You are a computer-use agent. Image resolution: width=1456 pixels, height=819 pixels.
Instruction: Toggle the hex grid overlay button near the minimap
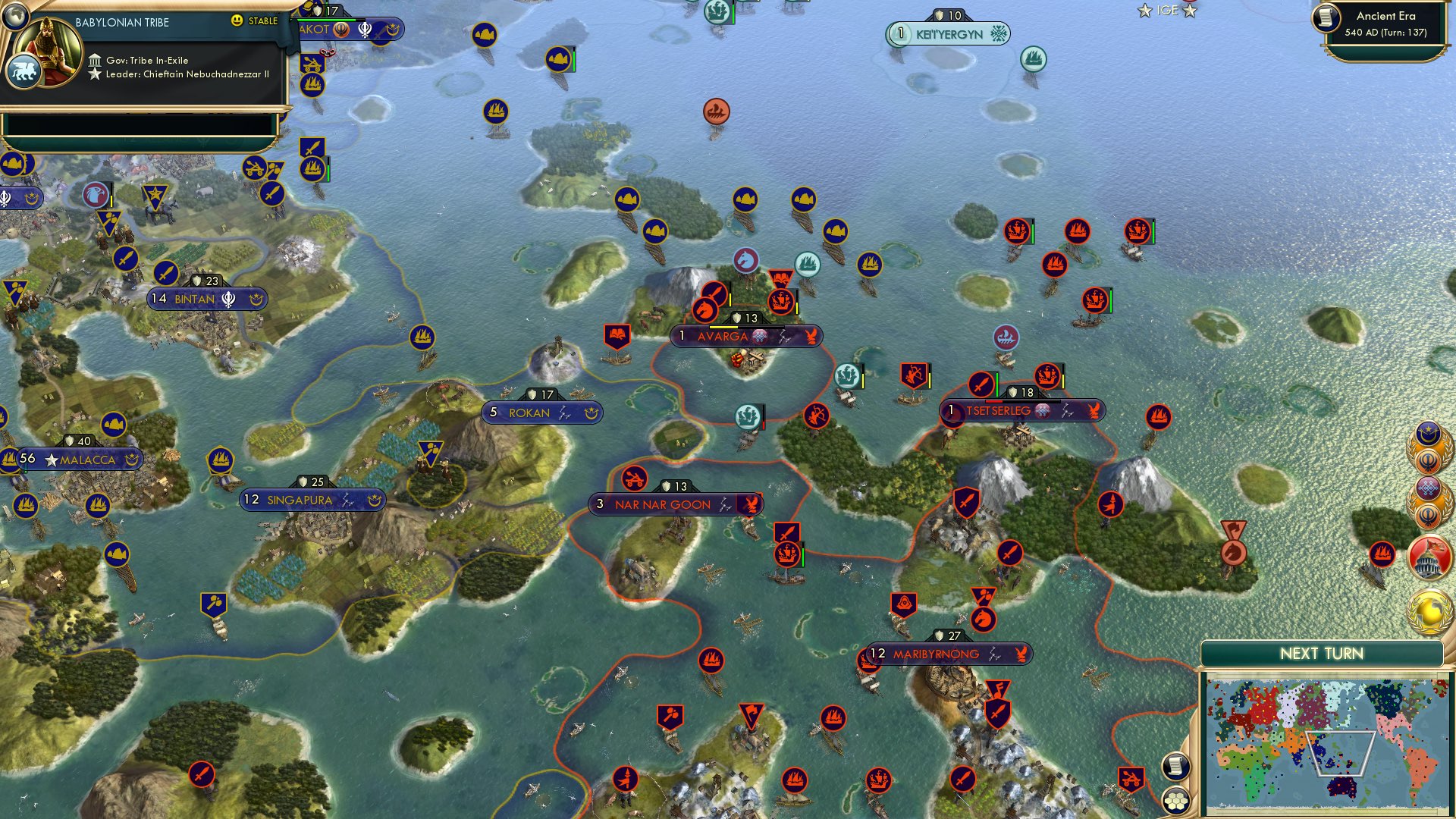pyautogui.click(x=1176, y=799)
